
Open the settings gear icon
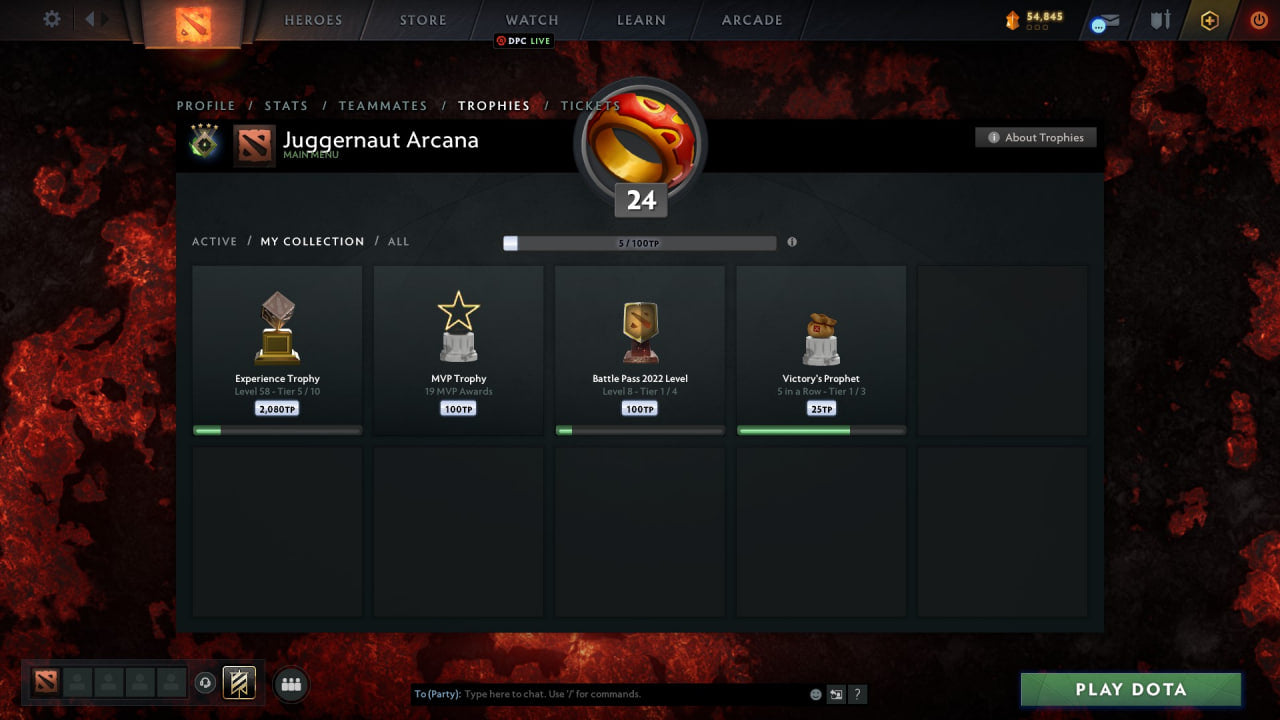tap(50, 19)
